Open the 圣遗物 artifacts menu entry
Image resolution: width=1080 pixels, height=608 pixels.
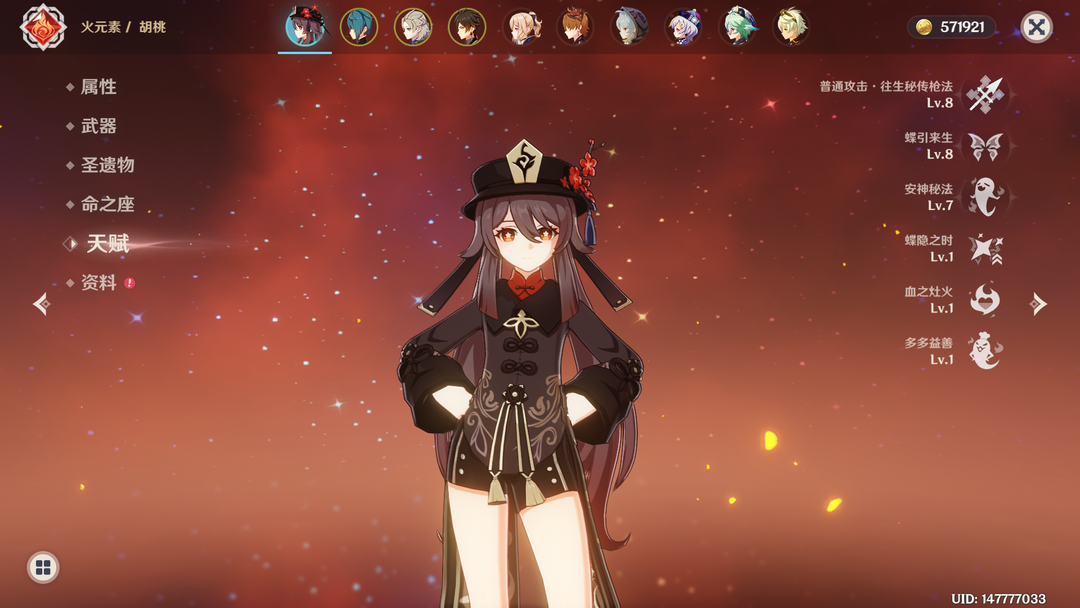tap(107, 165)
